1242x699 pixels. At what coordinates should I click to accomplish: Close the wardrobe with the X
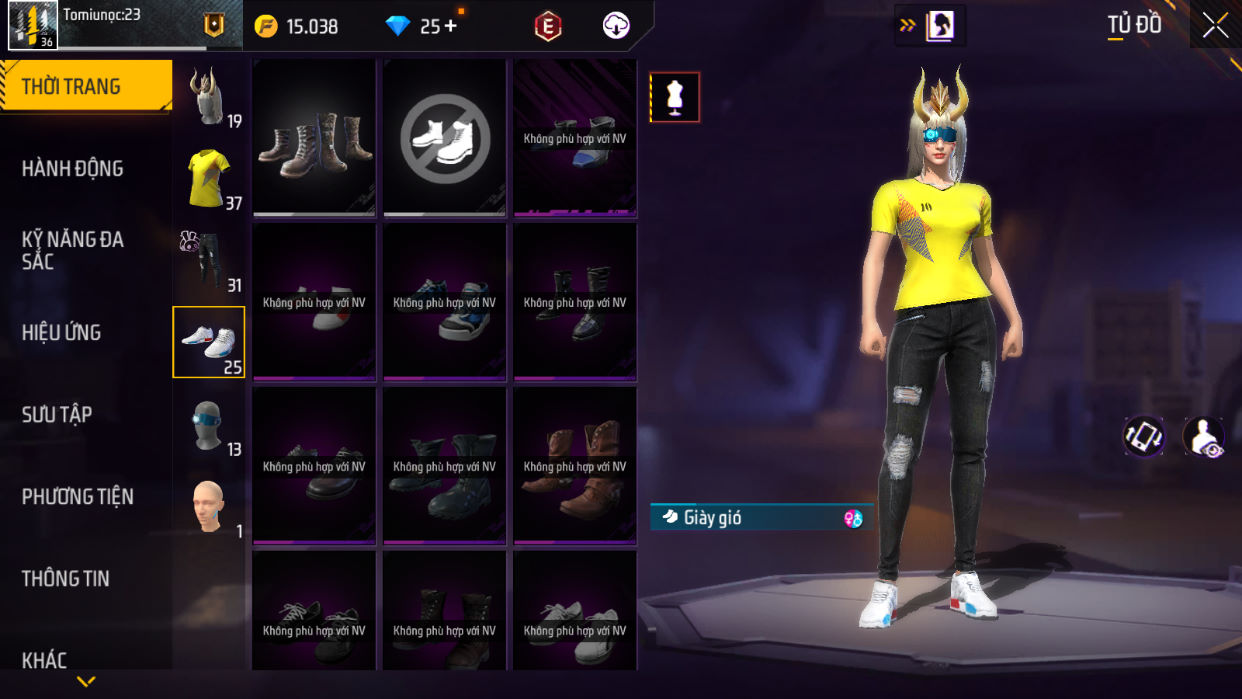[x=1215, y=26]
